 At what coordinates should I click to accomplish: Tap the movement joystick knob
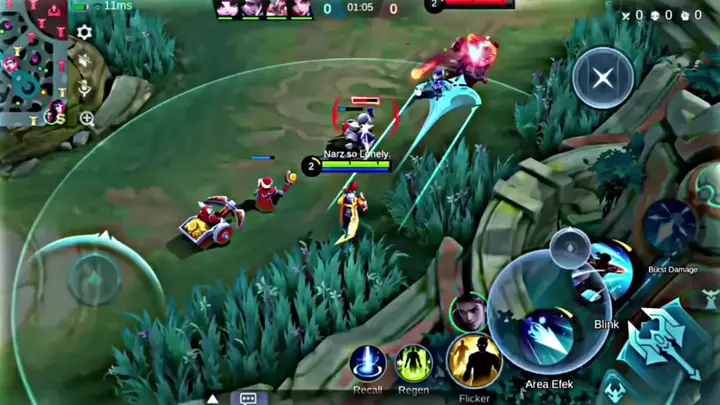(x=95, y=277)
